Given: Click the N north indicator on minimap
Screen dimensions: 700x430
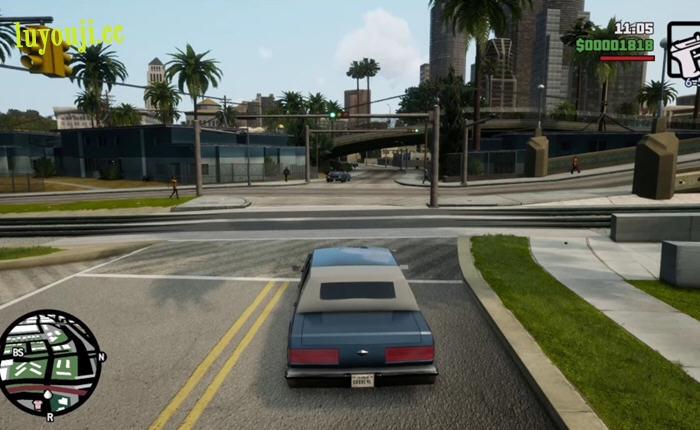Looking at the screenshot, I should (102, 356).
